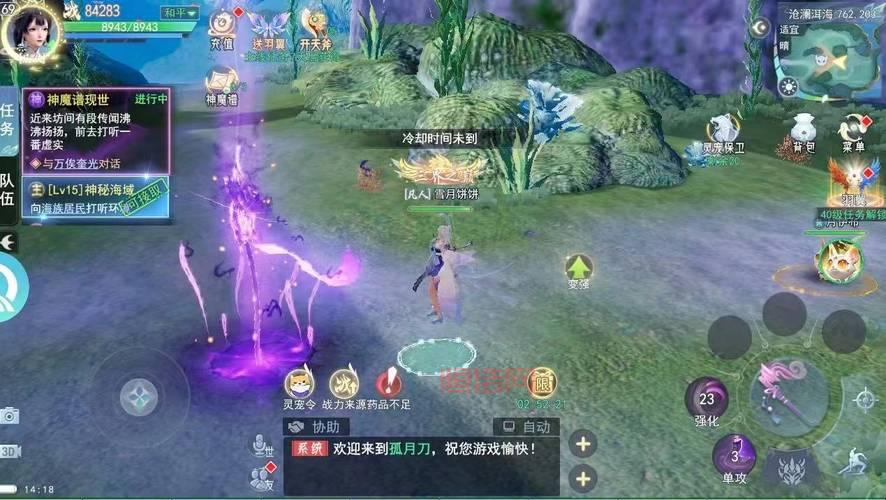Switch to the 队伍 team tab
886x500 pixels.
[8, 190]
